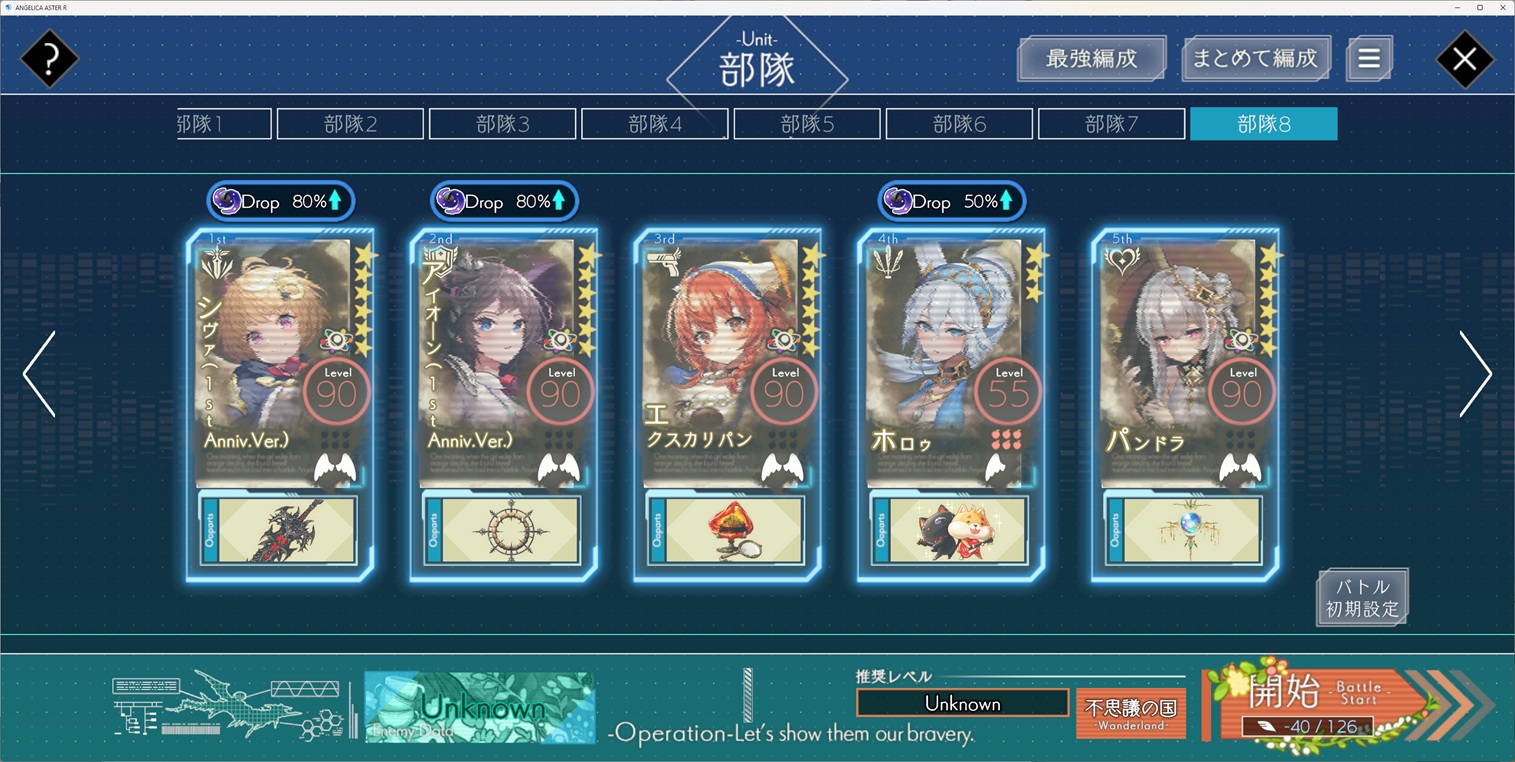The image size is (1515, 762).
Task: Choose 最強編成 auto-formation button
Action: pos(1091,59)
